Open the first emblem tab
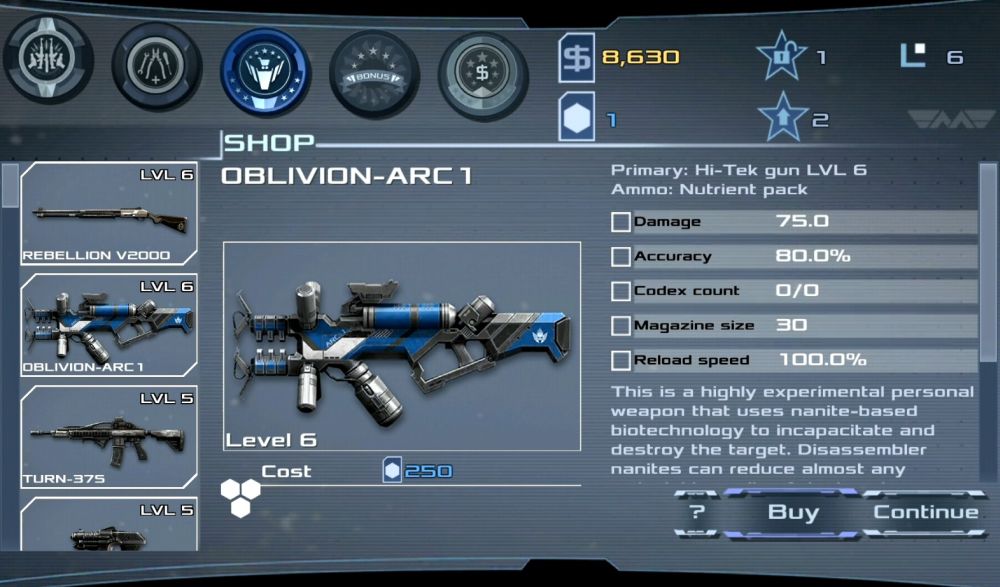 click(48, 59)
